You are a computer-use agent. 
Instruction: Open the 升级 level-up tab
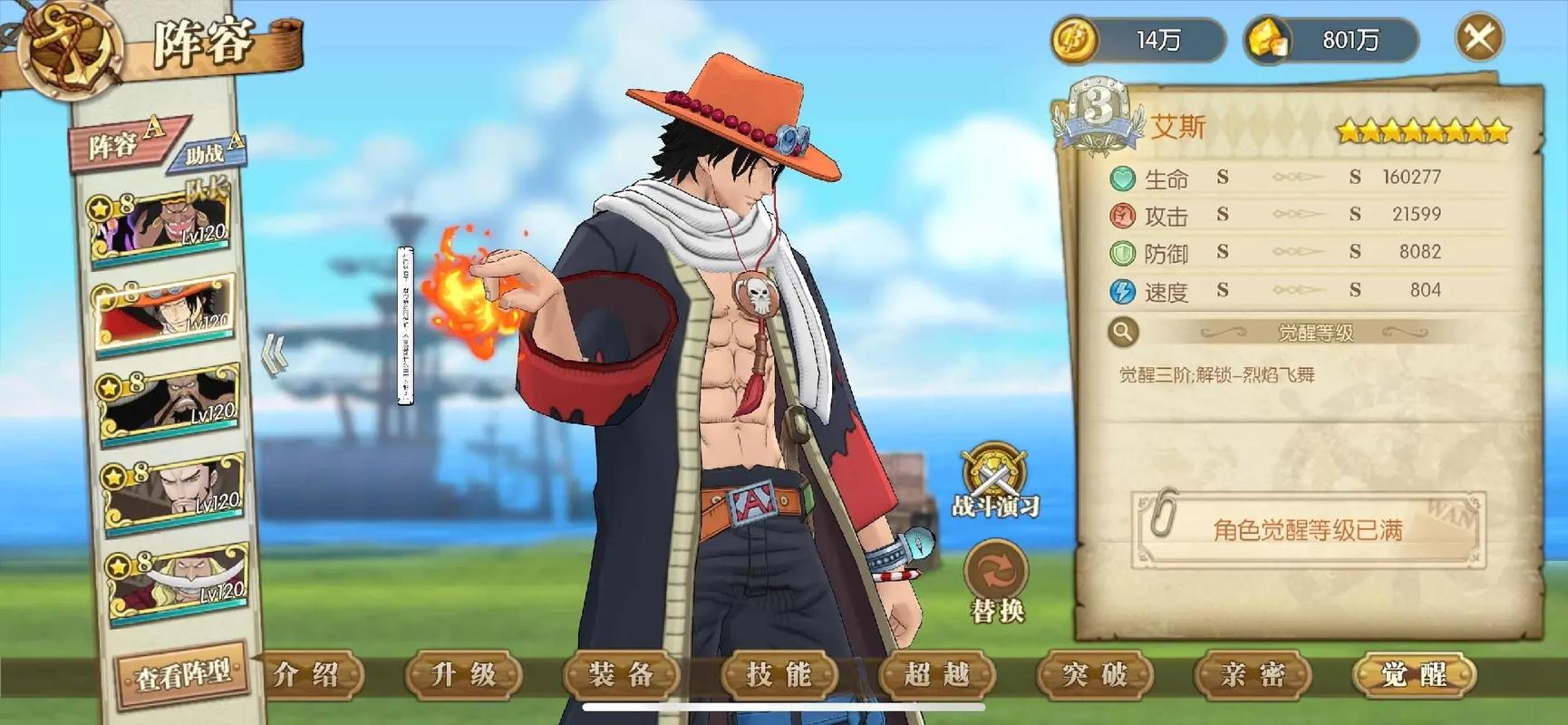463,675
